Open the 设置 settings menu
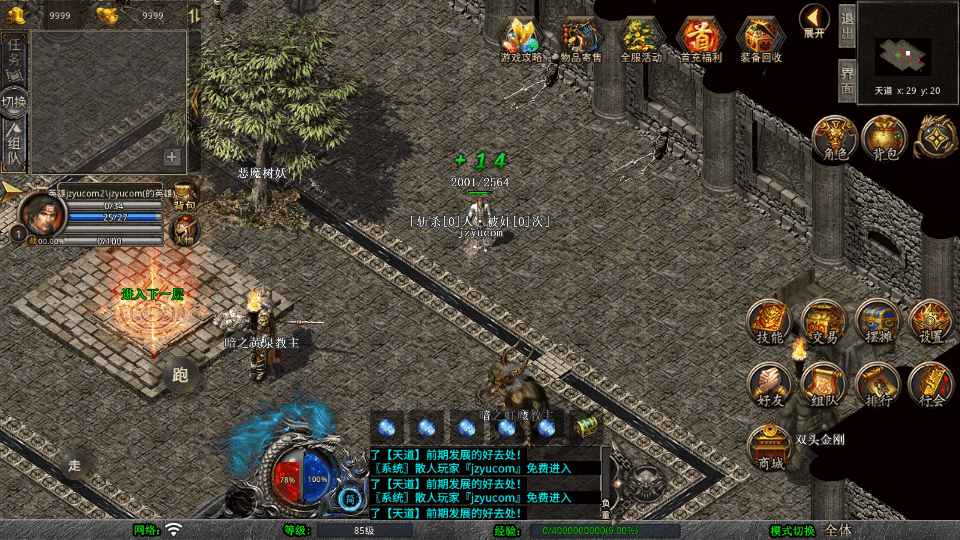 click(x=931, y=322)
